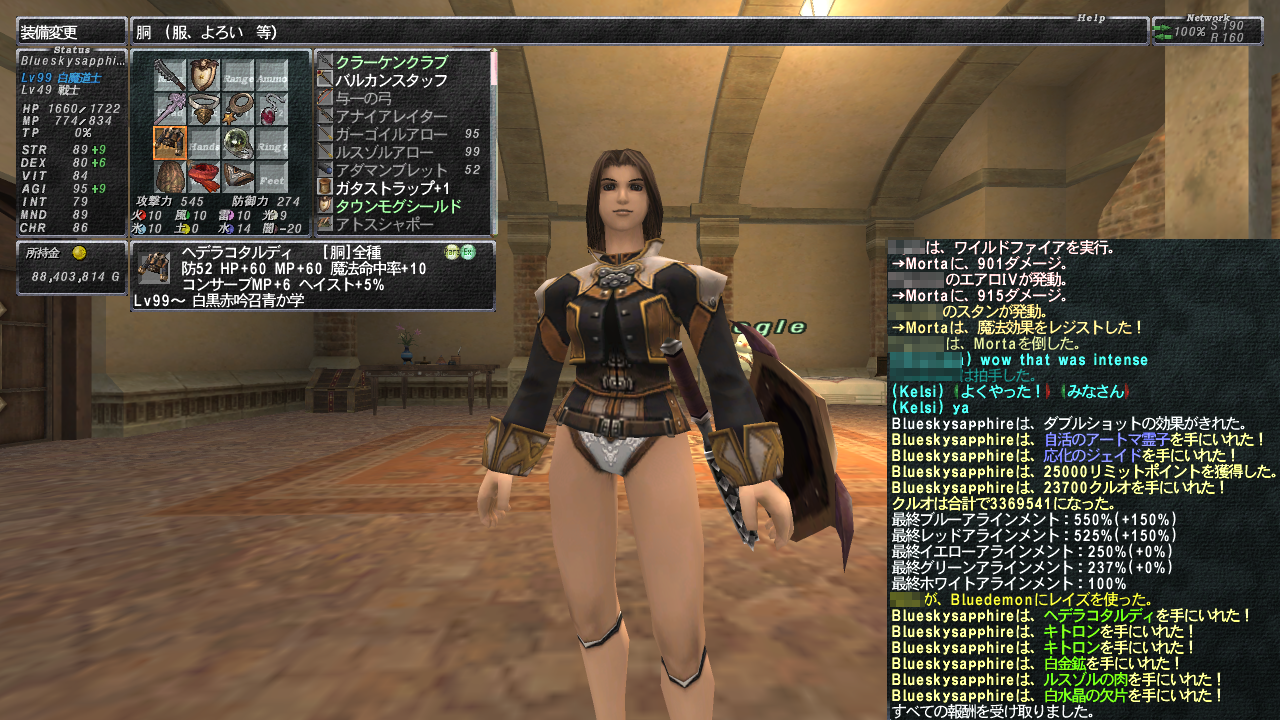This screenshot has width=1280, height=720.
Task: Open the empty Range equipment slot
Action: pyautogui.click(x=238, y=75)
